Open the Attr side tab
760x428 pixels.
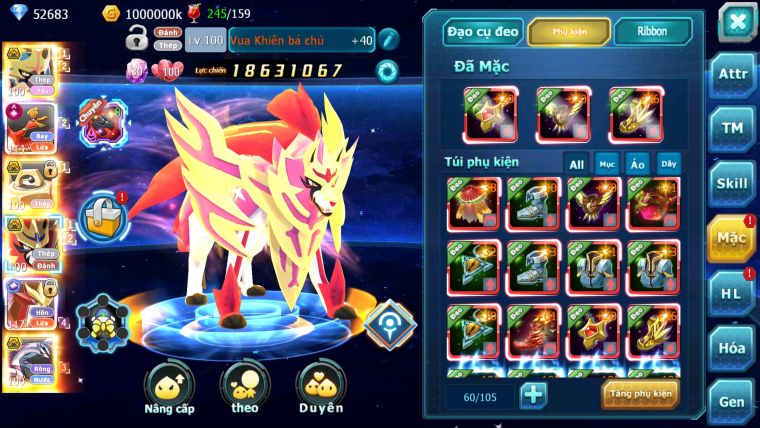point(732,73)
